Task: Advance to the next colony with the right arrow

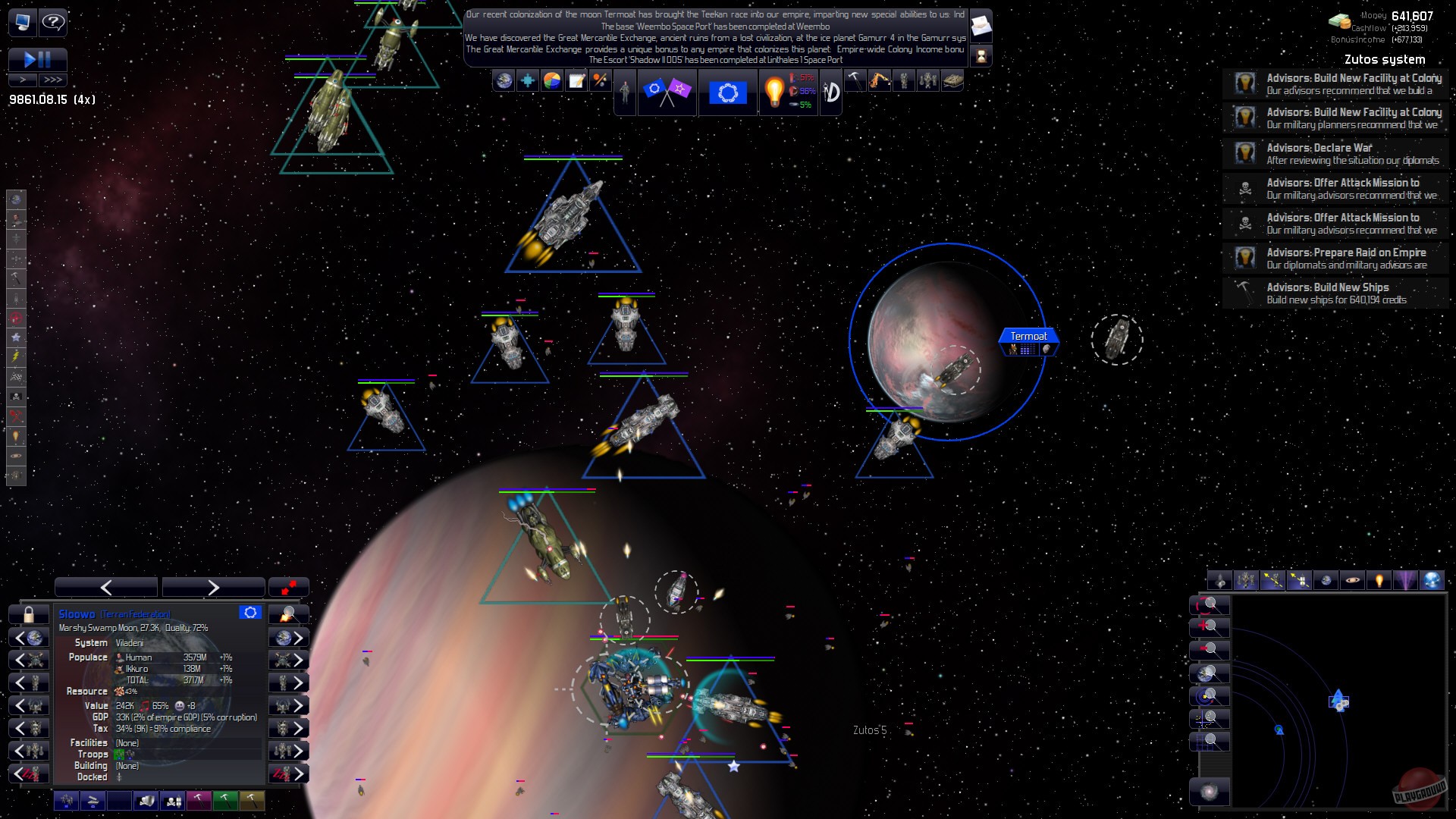Action: 213,586
